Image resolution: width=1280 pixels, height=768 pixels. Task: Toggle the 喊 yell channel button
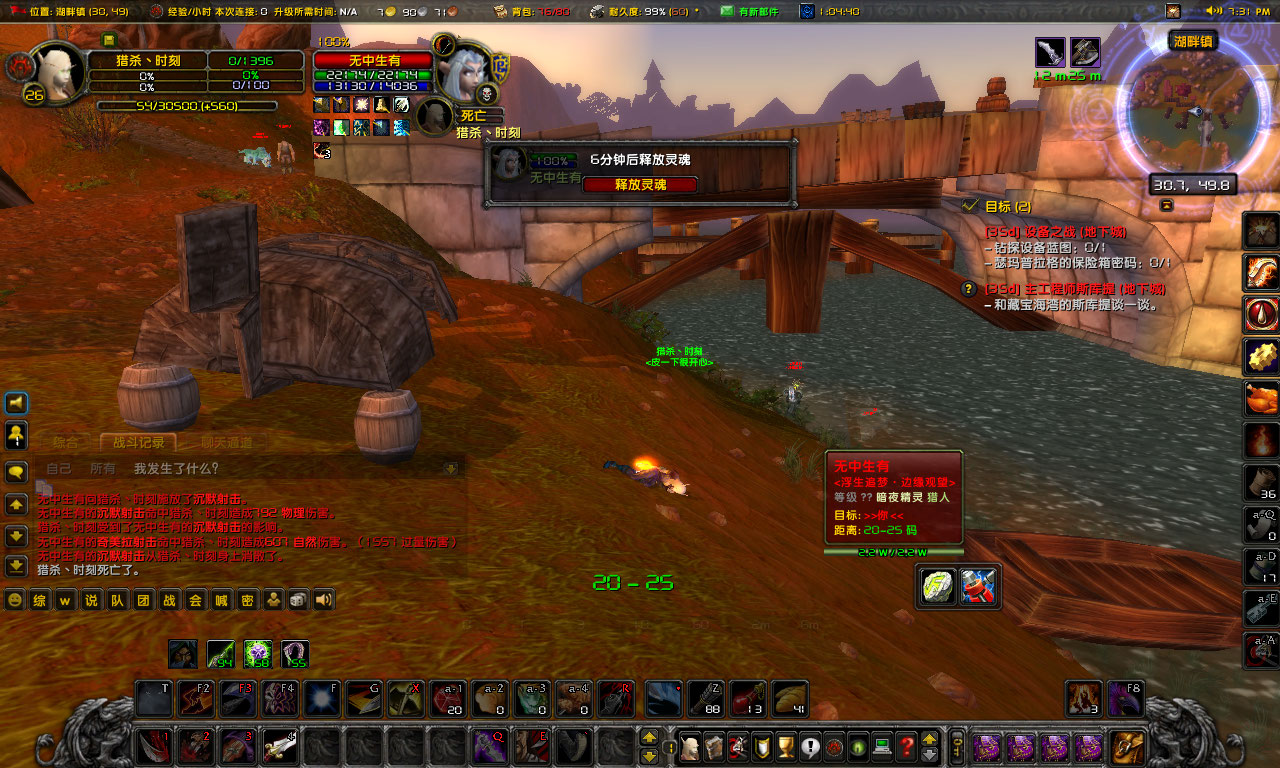220,600
